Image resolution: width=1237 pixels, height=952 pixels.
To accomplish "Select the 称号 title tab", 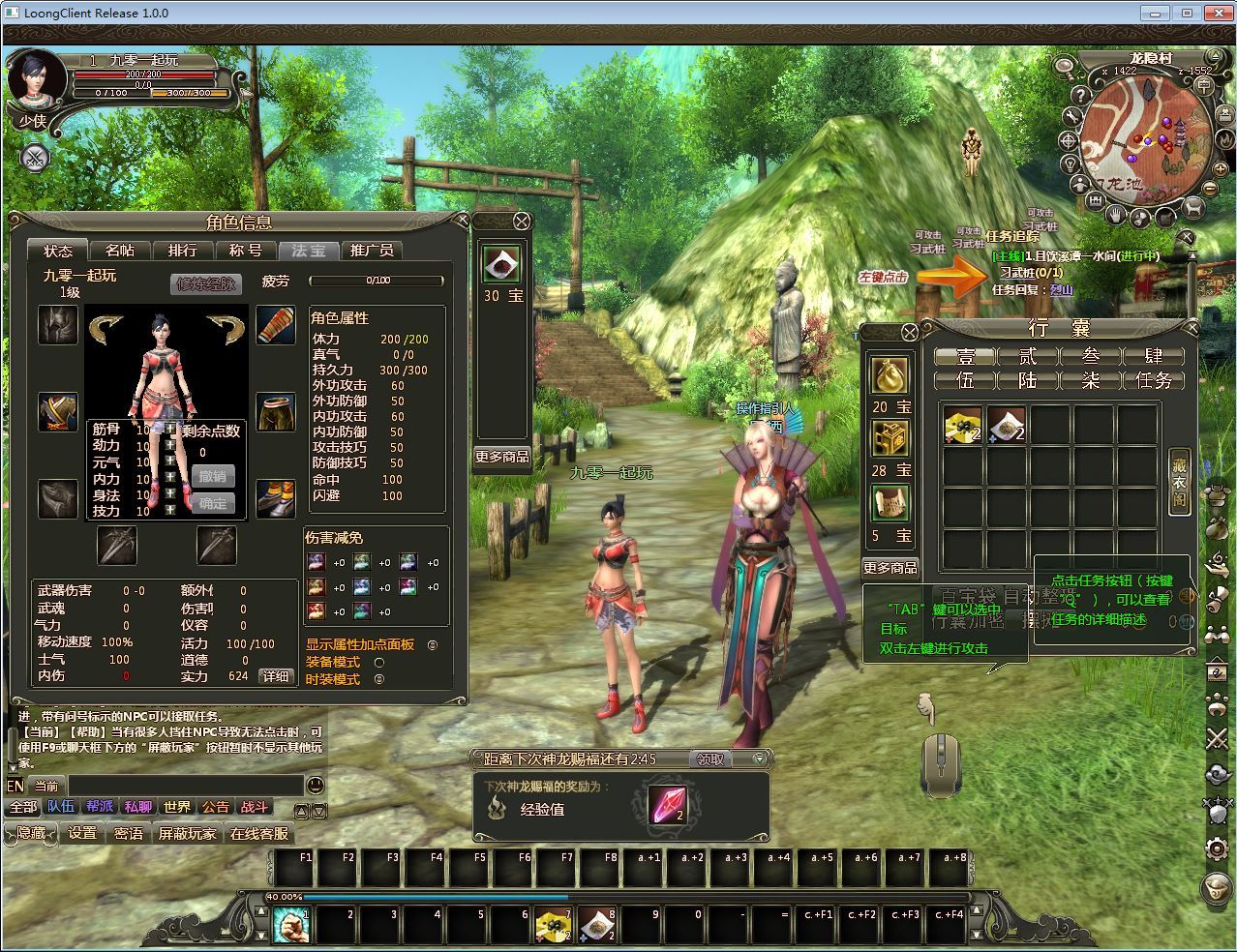I will [x=245, y=251].
